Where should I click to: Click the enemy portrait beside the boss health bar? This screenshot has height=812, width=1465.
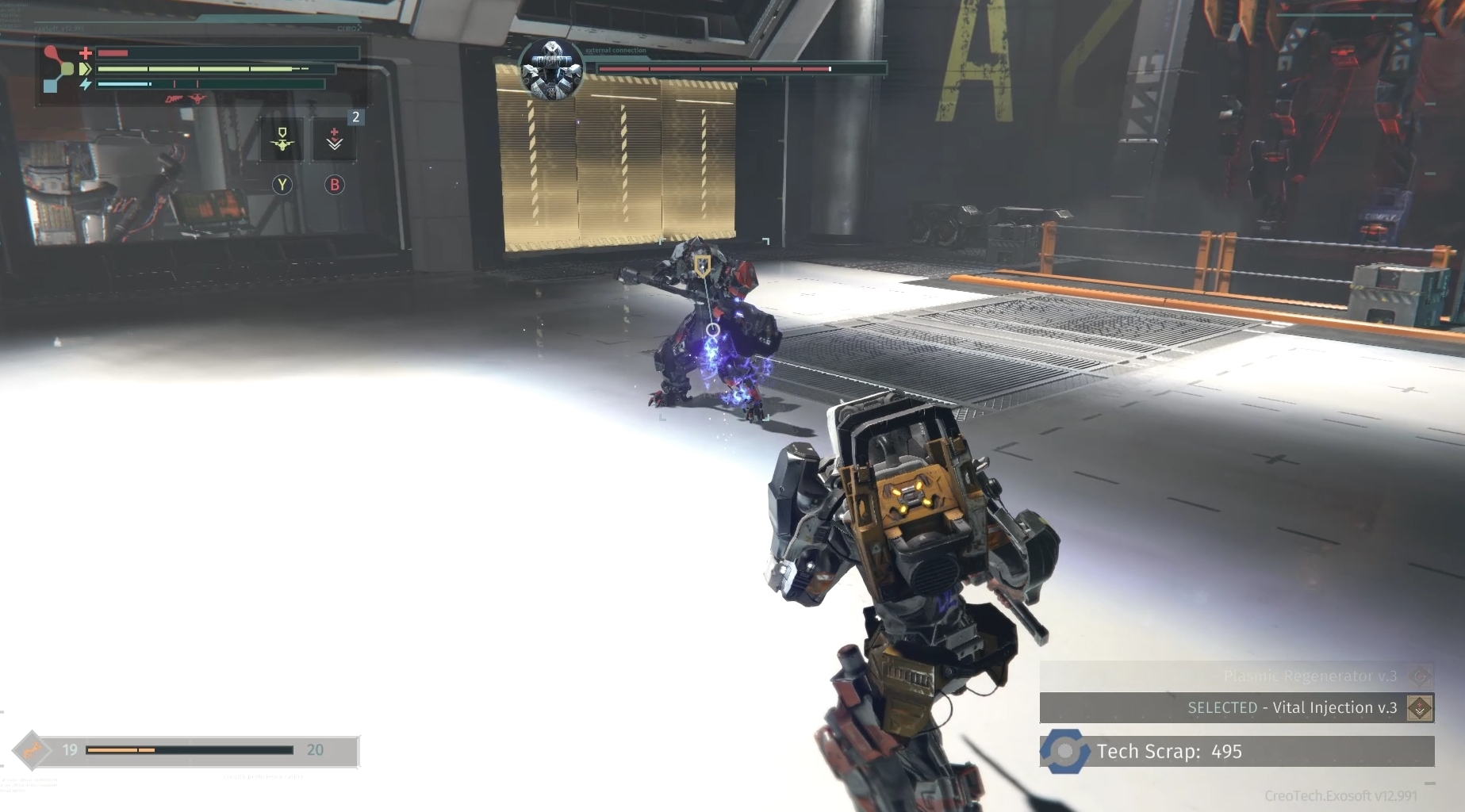pyautogui.click(x=550, y=67)
